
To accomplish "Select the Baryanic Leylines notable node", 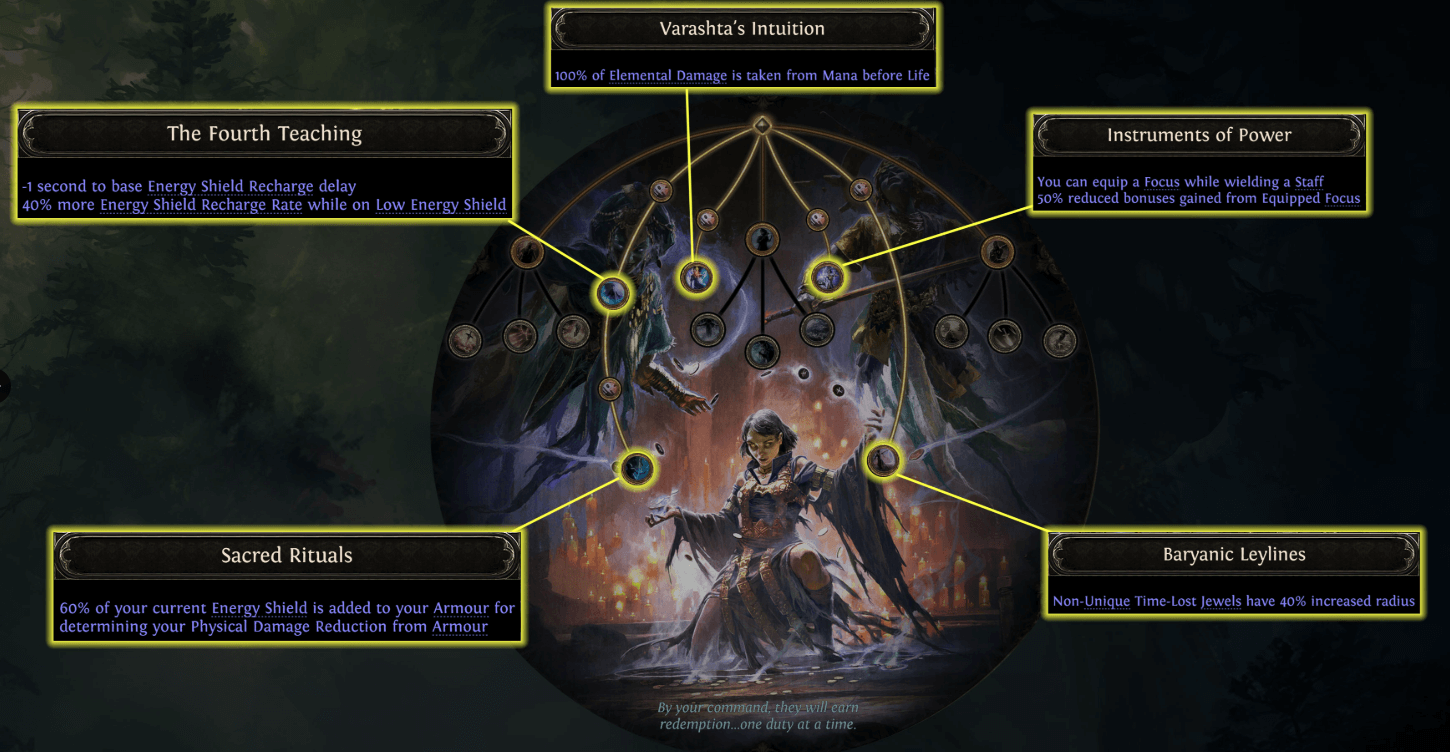I will pyautogui.click(x=884, y=462).
